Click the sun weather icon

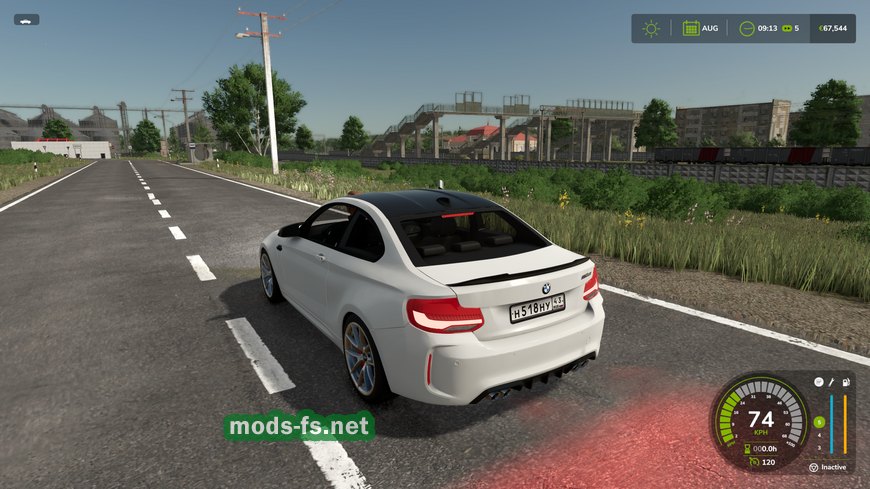click(651, 28)
